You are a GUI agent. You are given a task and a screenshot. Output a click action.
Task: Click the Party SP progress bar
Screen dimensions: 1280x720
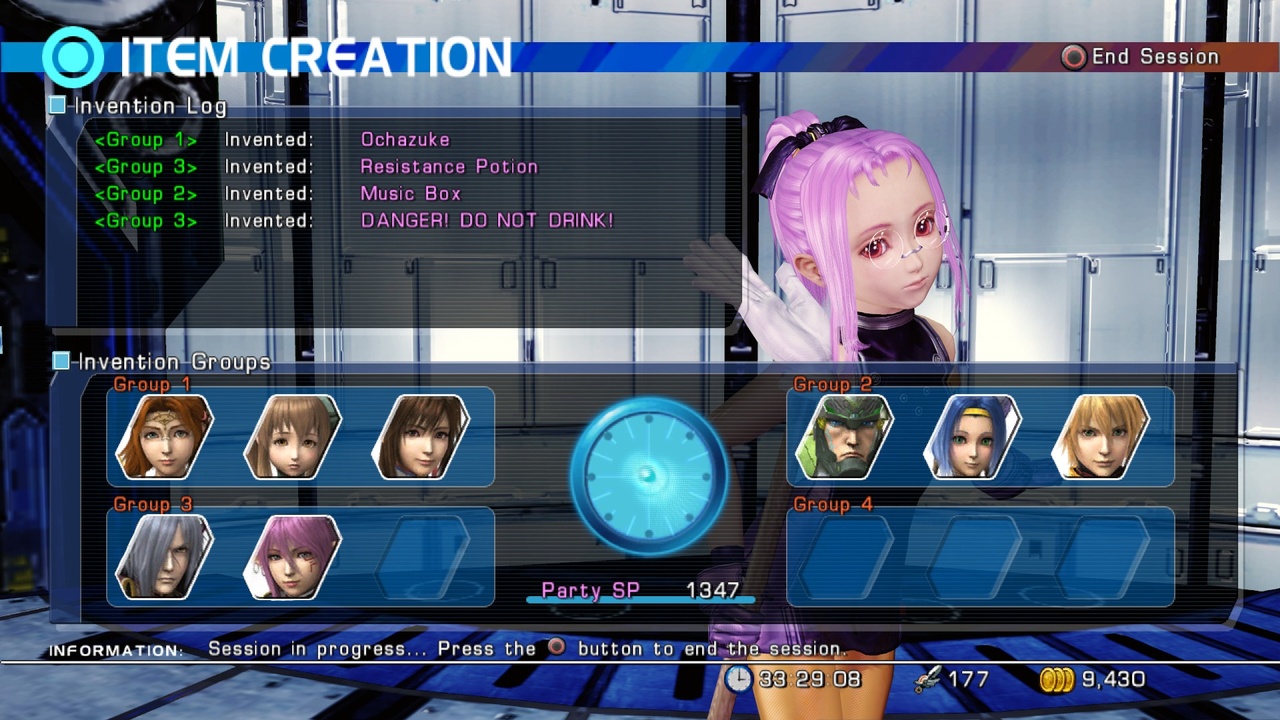pyautogui.click(x=640, y=601)
